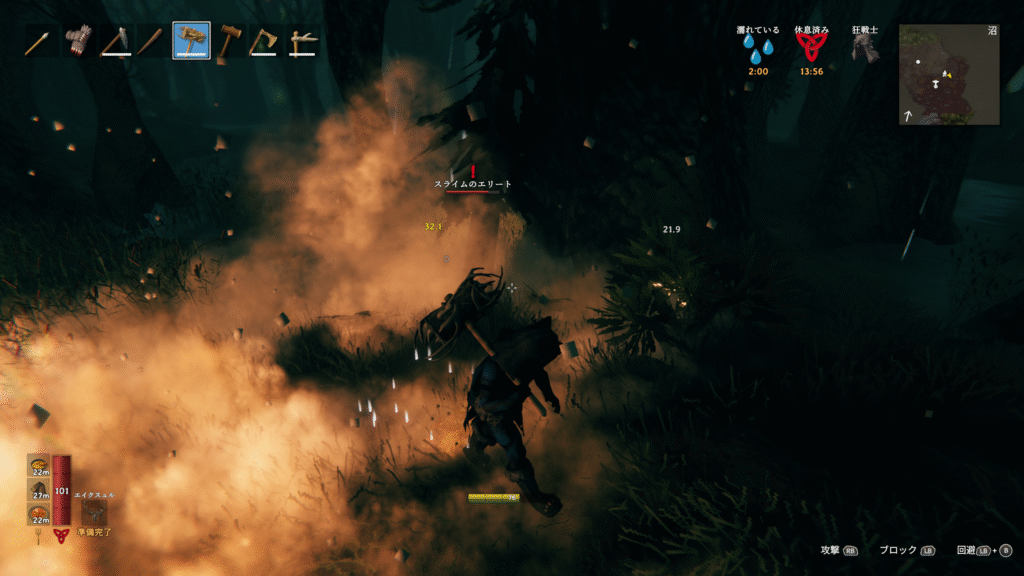
Task: Click the Wet status water-drops icon
Action: pos(756,50)
